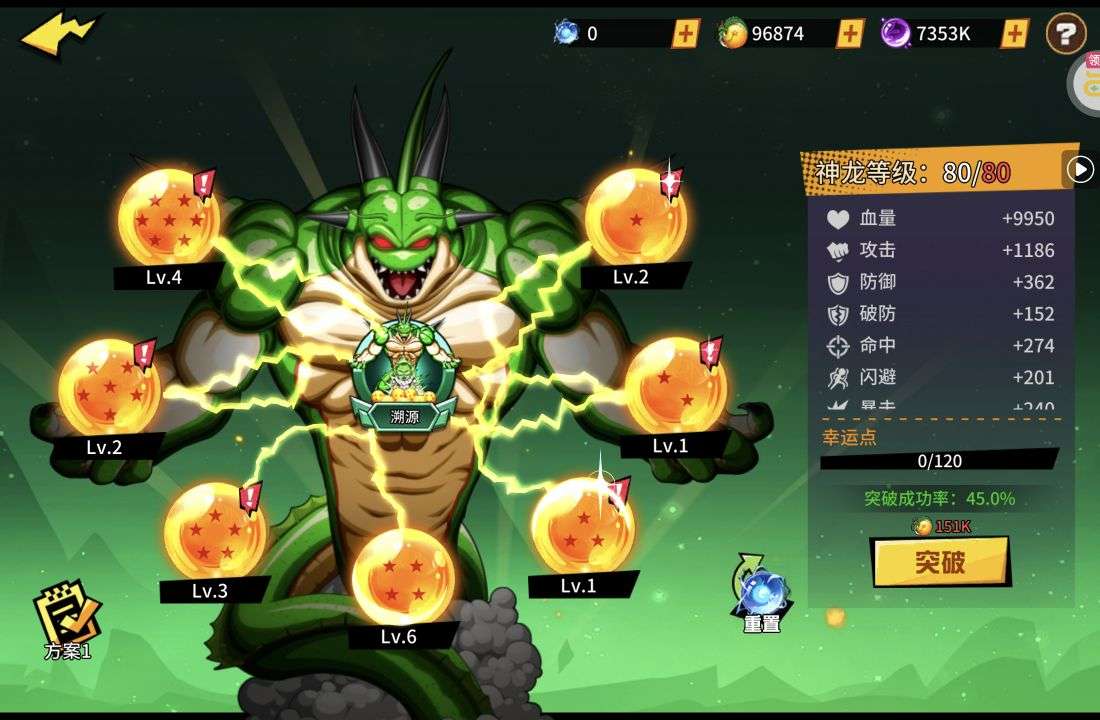Screen dimensions: 1100x720
Task: Tap the yellow 突破 button
Action: pos(940,562)
